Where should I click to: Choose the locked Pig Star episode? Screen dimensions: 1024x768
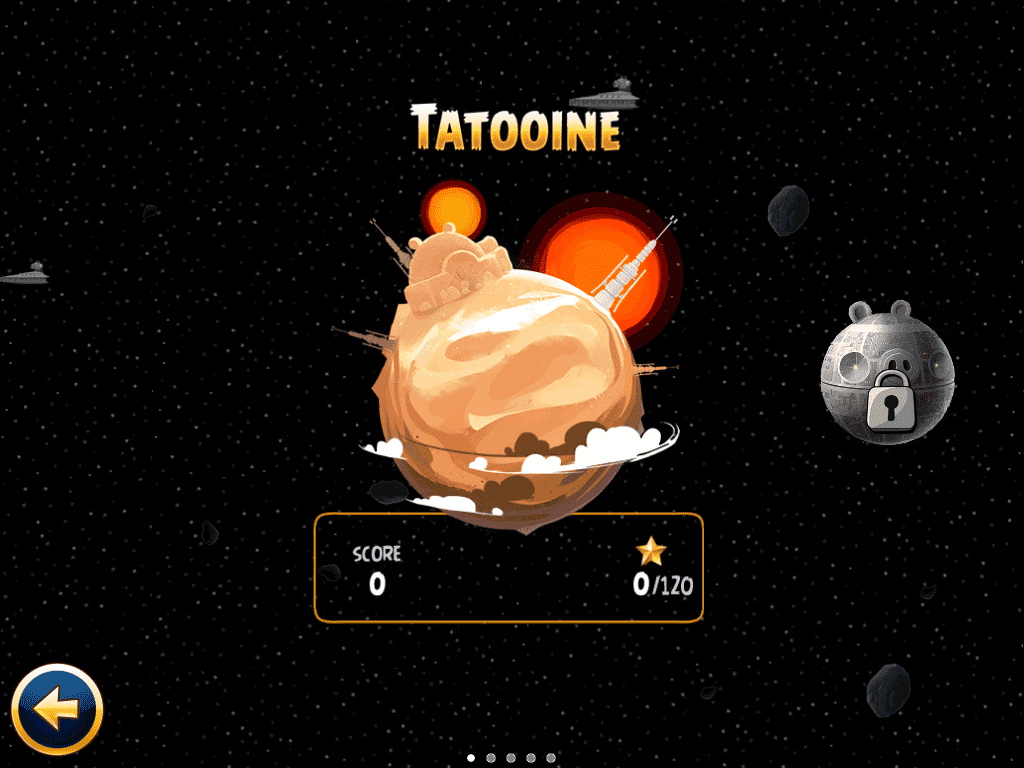click(887, 370)
